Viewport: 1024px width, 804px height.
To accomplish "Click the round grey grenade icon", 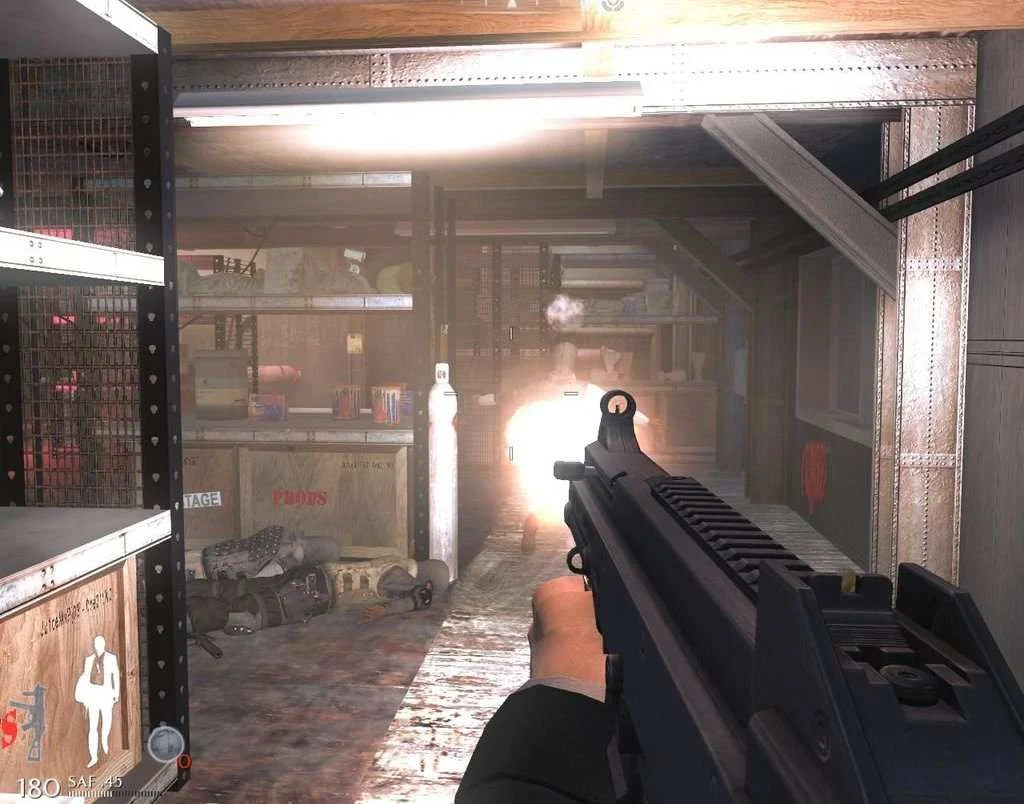I will 165,743.
